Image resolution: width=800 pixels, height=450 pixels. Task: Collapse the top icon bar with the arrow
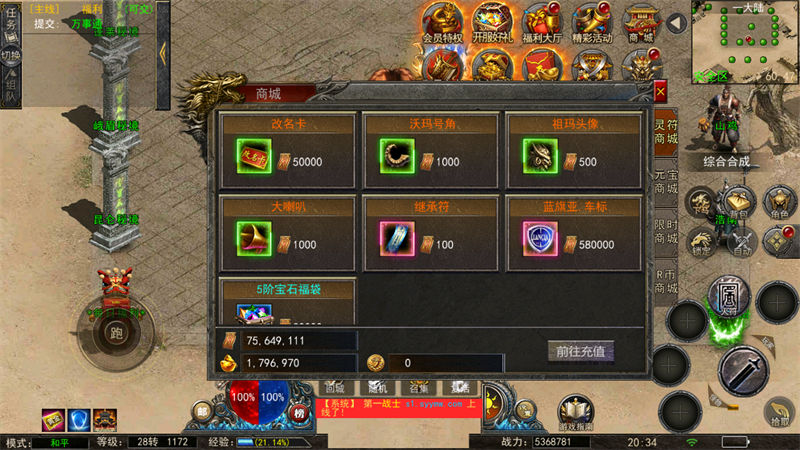pos(676,22)
